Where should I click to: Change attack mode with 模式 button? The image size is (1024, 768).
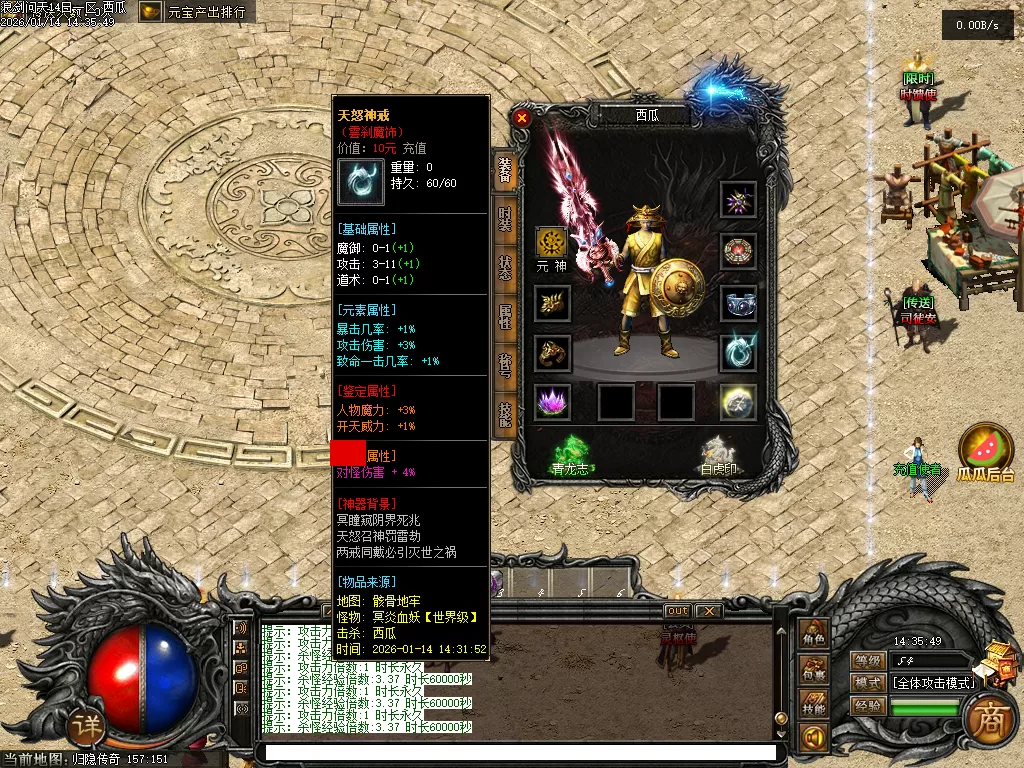(x=868, y=683)
